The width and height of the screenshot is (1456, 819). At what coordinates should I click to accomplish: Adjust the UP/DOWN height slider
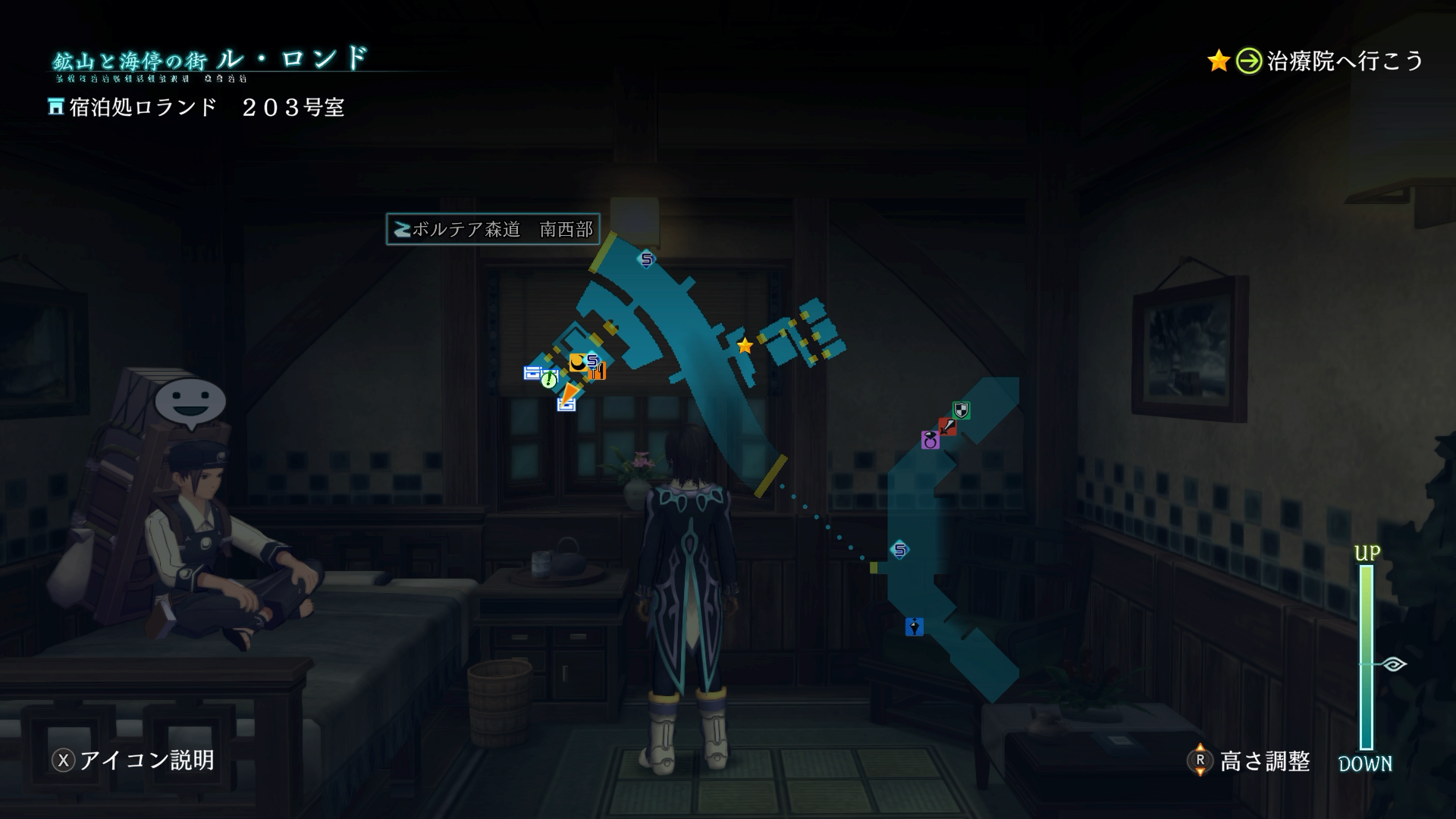click(x=1367, y=664)
